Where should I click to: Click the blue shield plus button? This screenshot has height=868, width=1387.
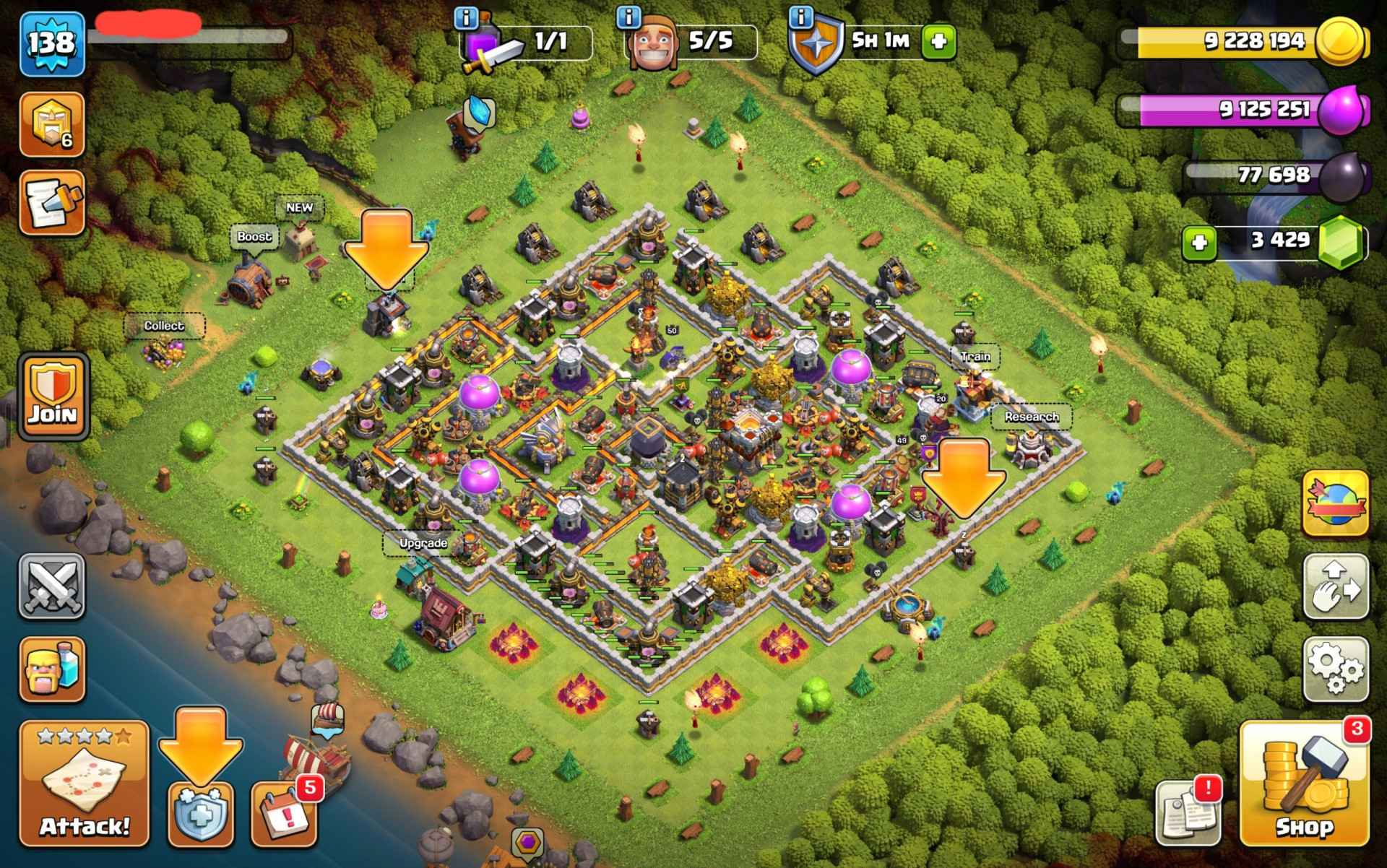pos(201,815)
